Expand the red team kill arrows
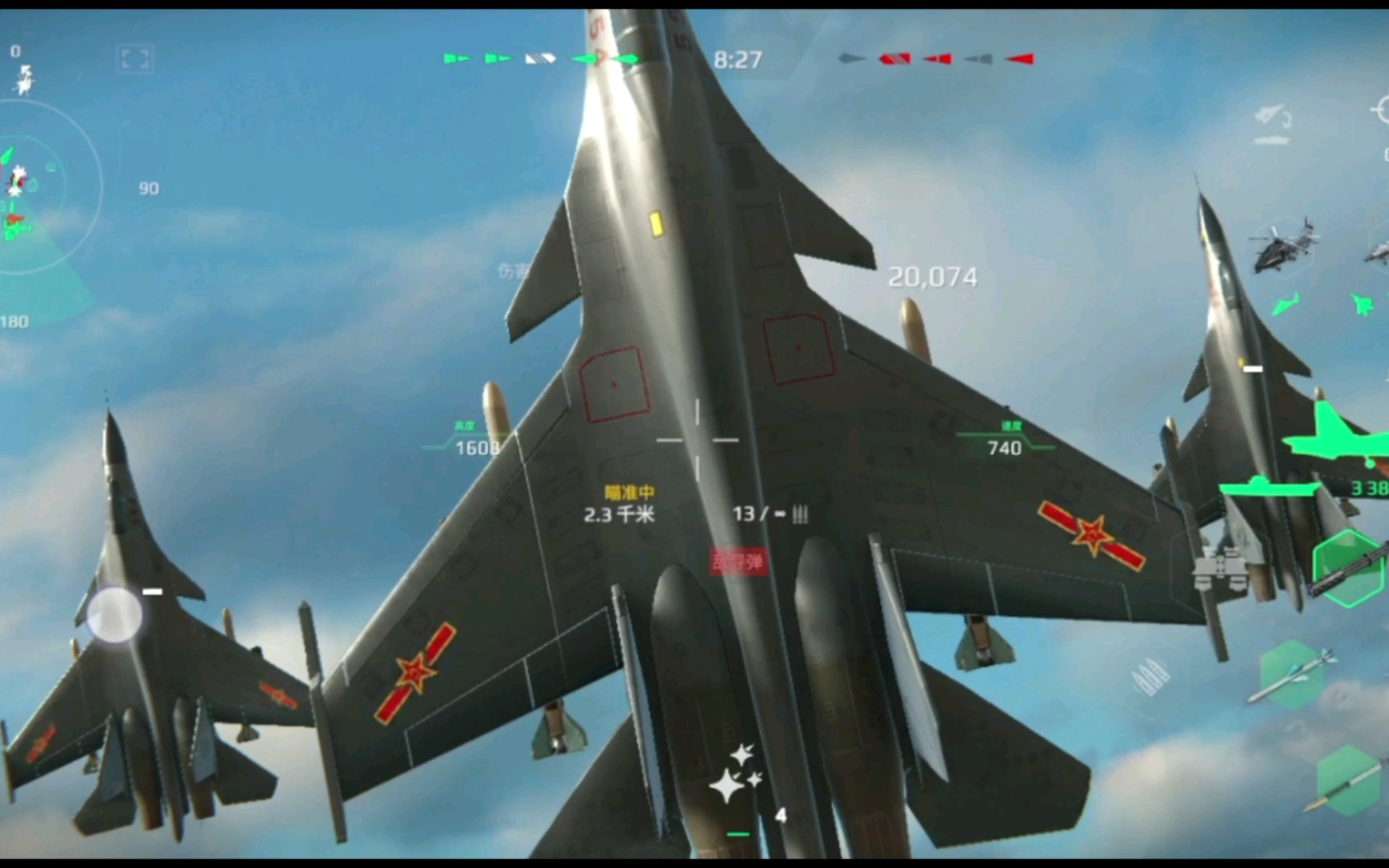Screen dimensions: 1389x868 pyautogui.click(x=932, y=57)
